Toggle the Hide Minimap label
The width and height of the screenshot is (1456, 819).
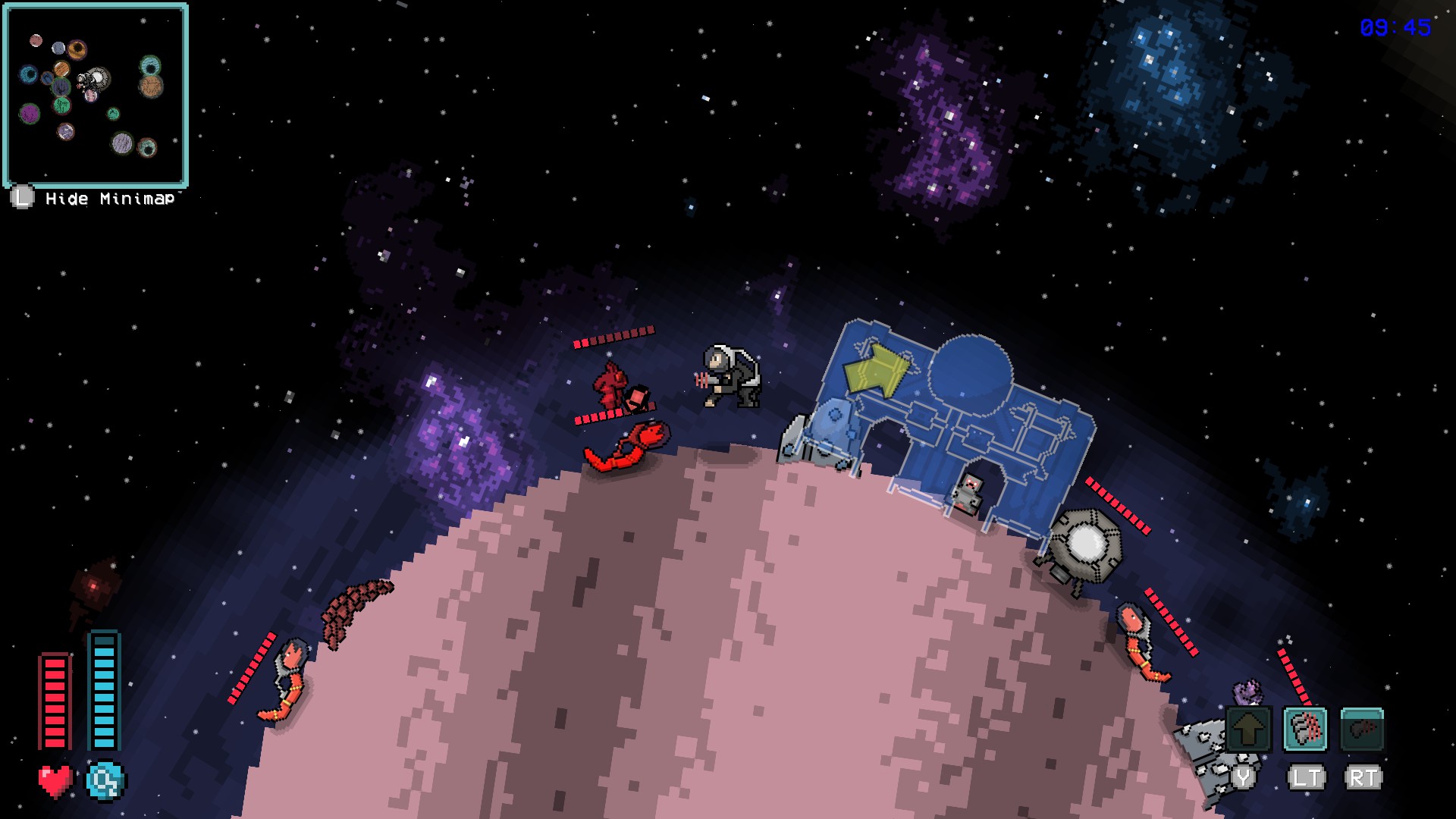(109, 199)
